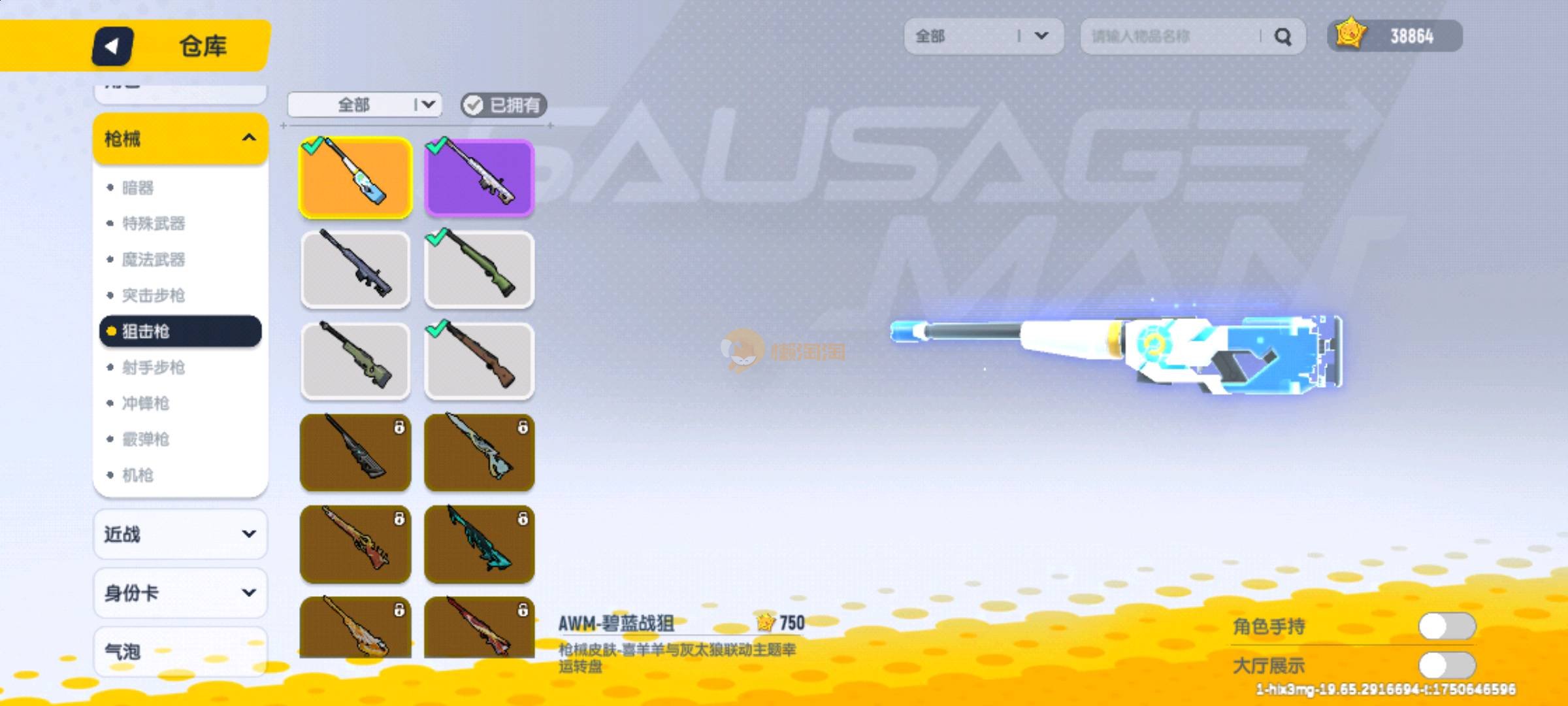Enable the 大厅展示 lobby display switch

pyautogui.click(x=1446, y=665)
